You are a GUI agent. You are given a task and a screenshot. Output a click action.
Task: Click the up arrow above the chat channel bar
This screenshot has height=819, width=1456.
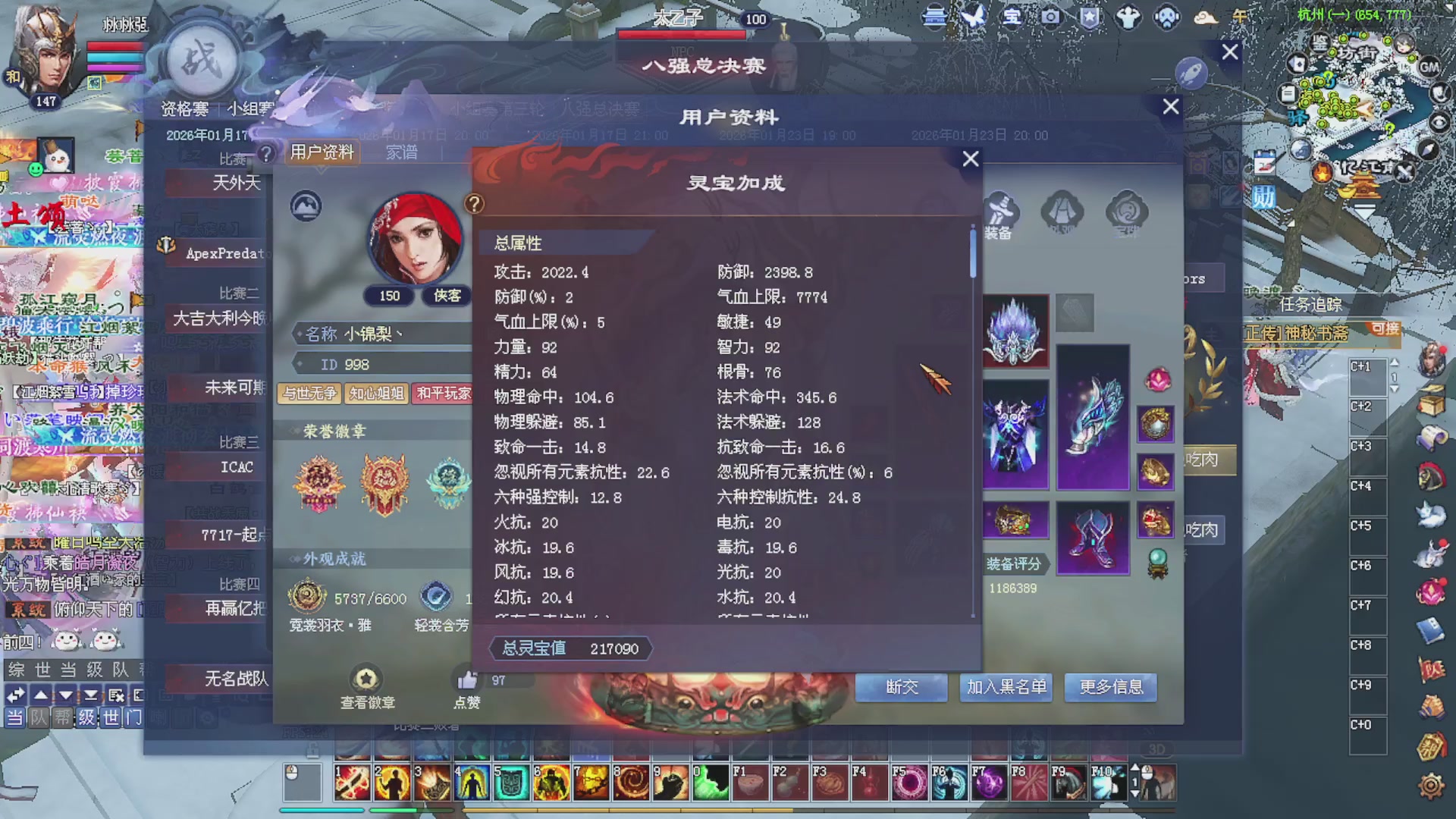[x=39, y=694]
